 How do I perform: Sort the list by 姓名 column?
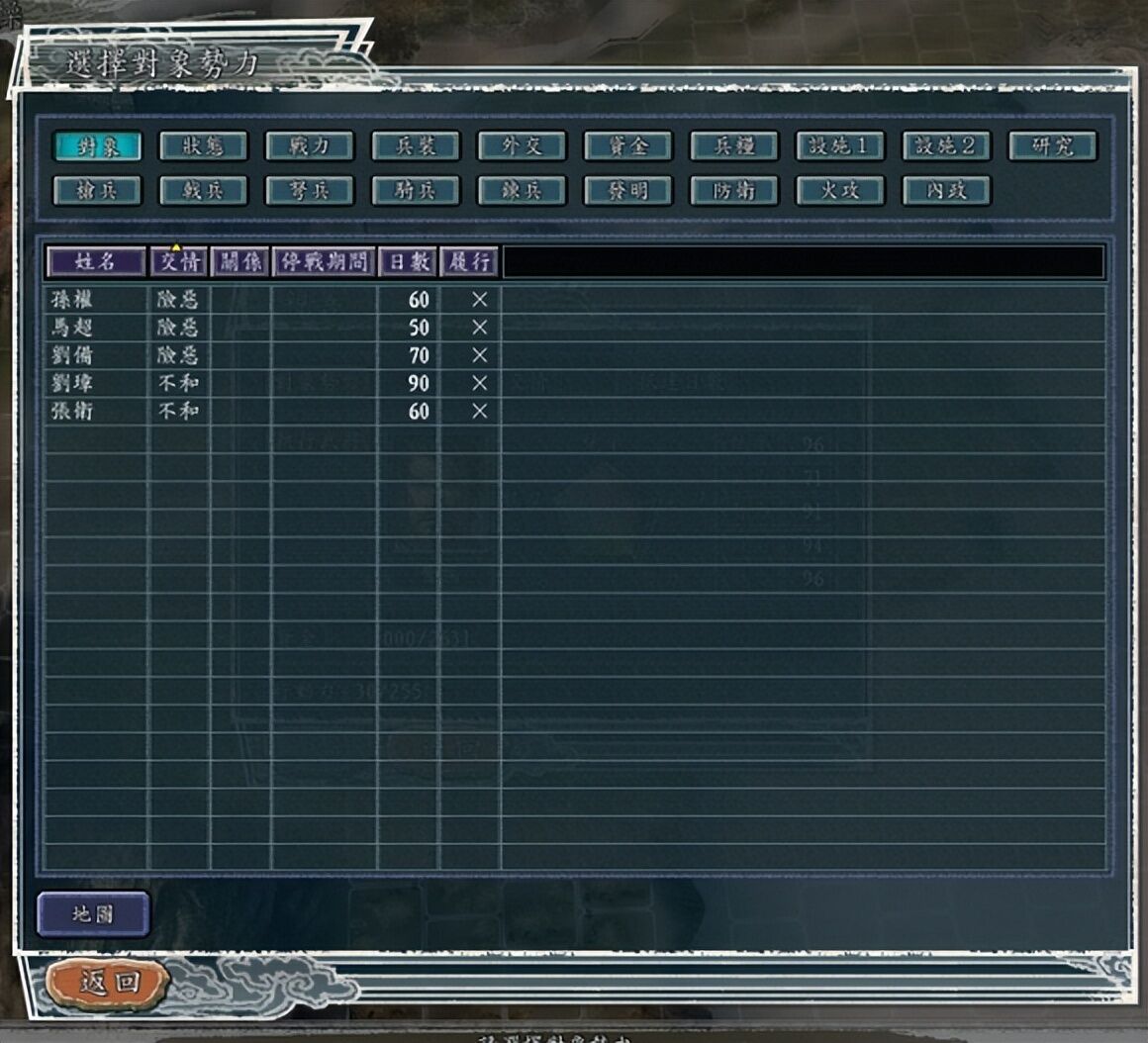[95, 261]
